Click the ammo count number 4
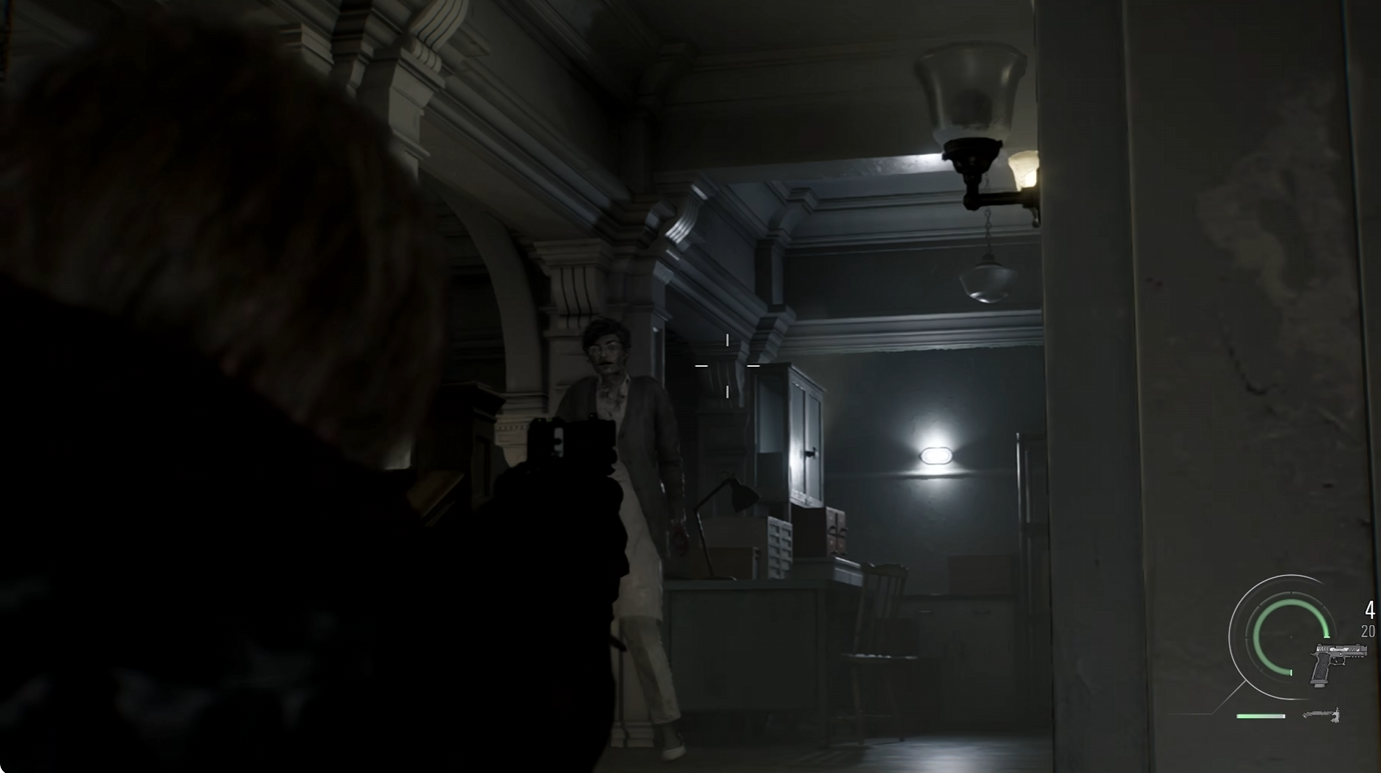The height and width of the screenshot is (773, 1381). 1369,608
